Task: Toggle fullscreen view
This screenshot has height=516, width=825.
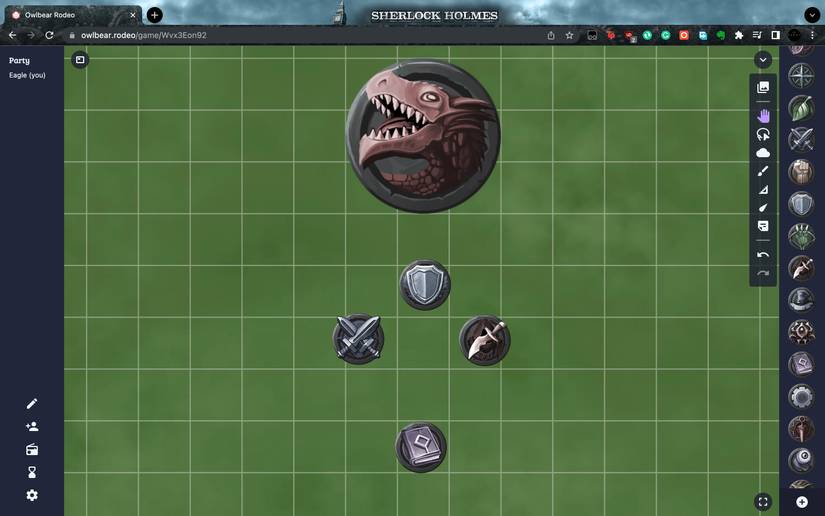Action: (x=763, y=502)
